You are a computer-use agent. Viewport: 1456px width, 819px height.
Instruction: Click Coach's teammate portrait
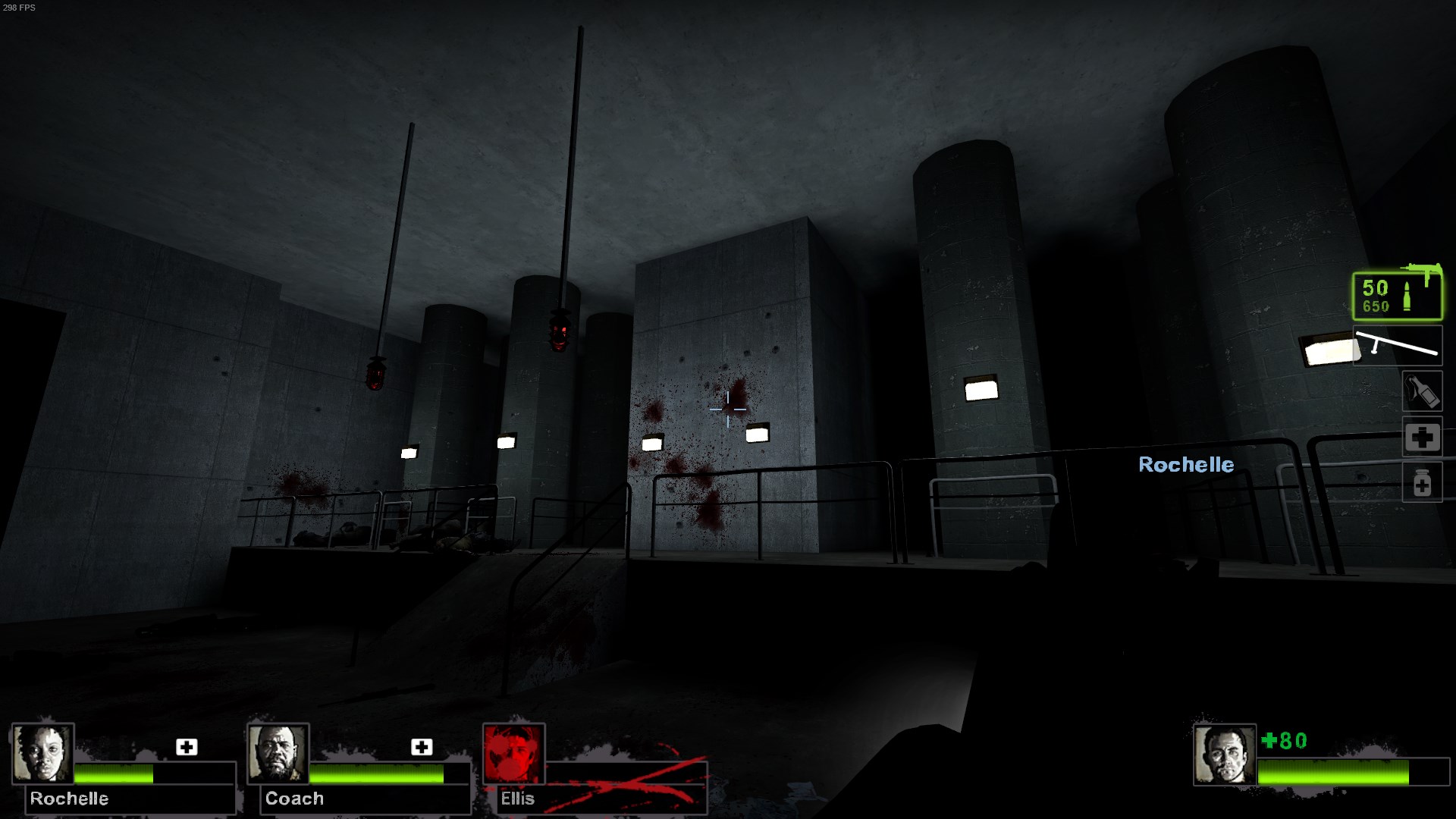pyautogui.click(x=278, y=754)
